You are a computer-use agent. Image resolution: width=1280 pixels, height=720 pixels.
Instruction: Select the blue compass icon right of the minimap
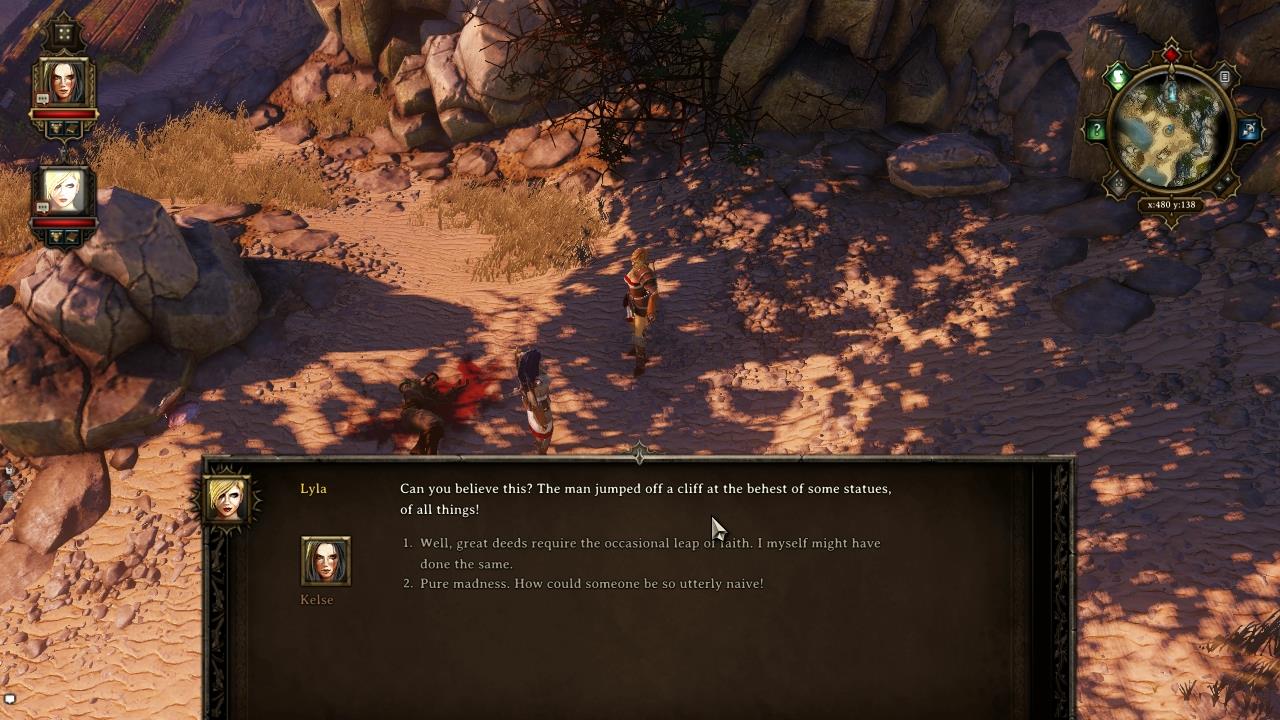click(x=1249, y=130)
